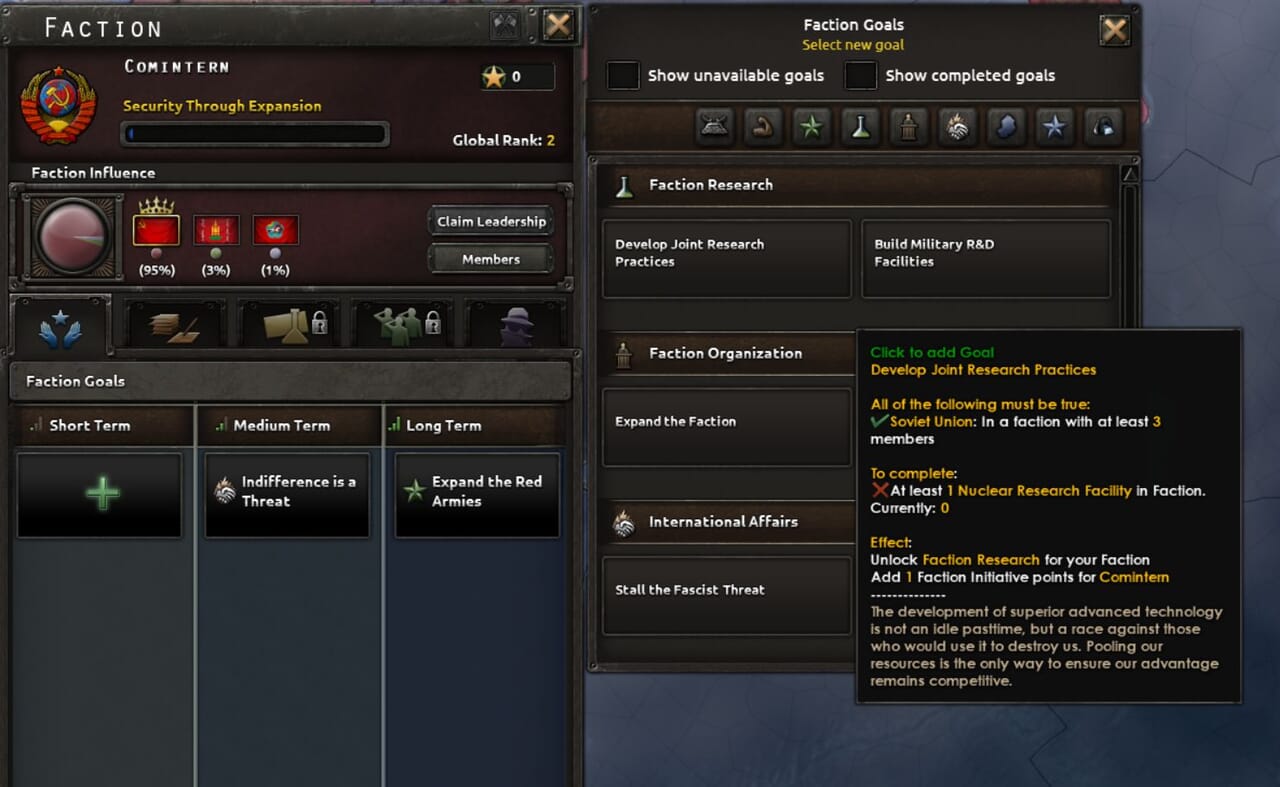Image resolution: width=1280 pixels, height=787 pixels.
Task: Open the papers and pen tab
Action: coord(174,325)
